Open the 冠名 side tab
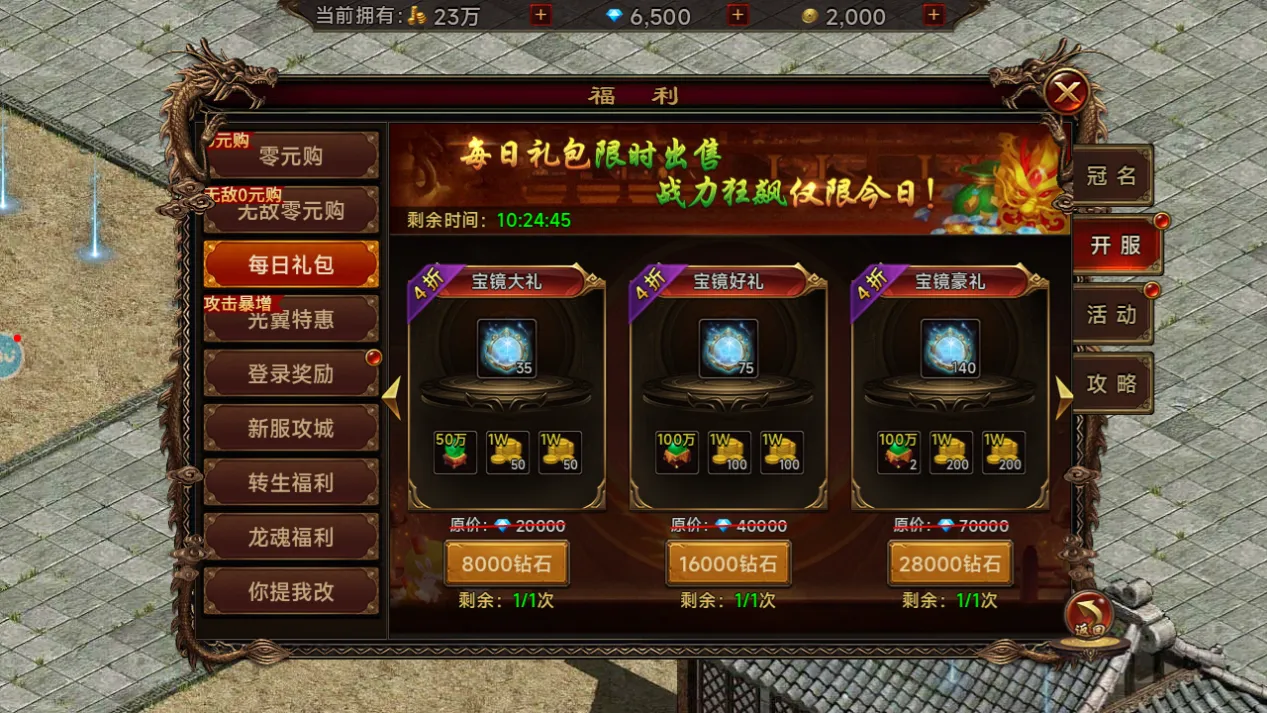1267x713 pixels. point(1112,176)
